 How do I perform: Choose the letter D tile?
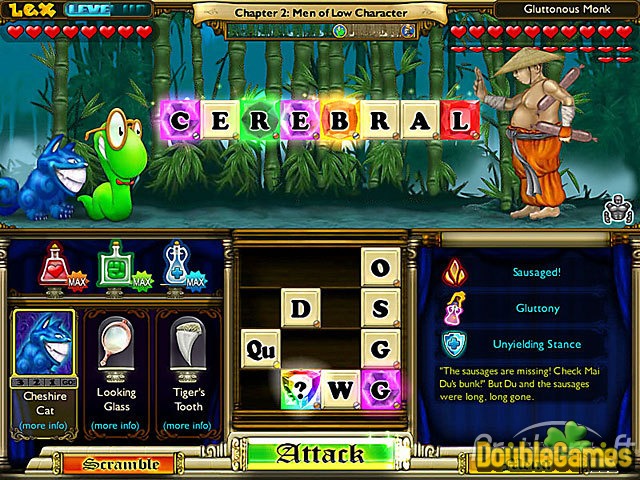pyautogui.click(x=300, y=309)
